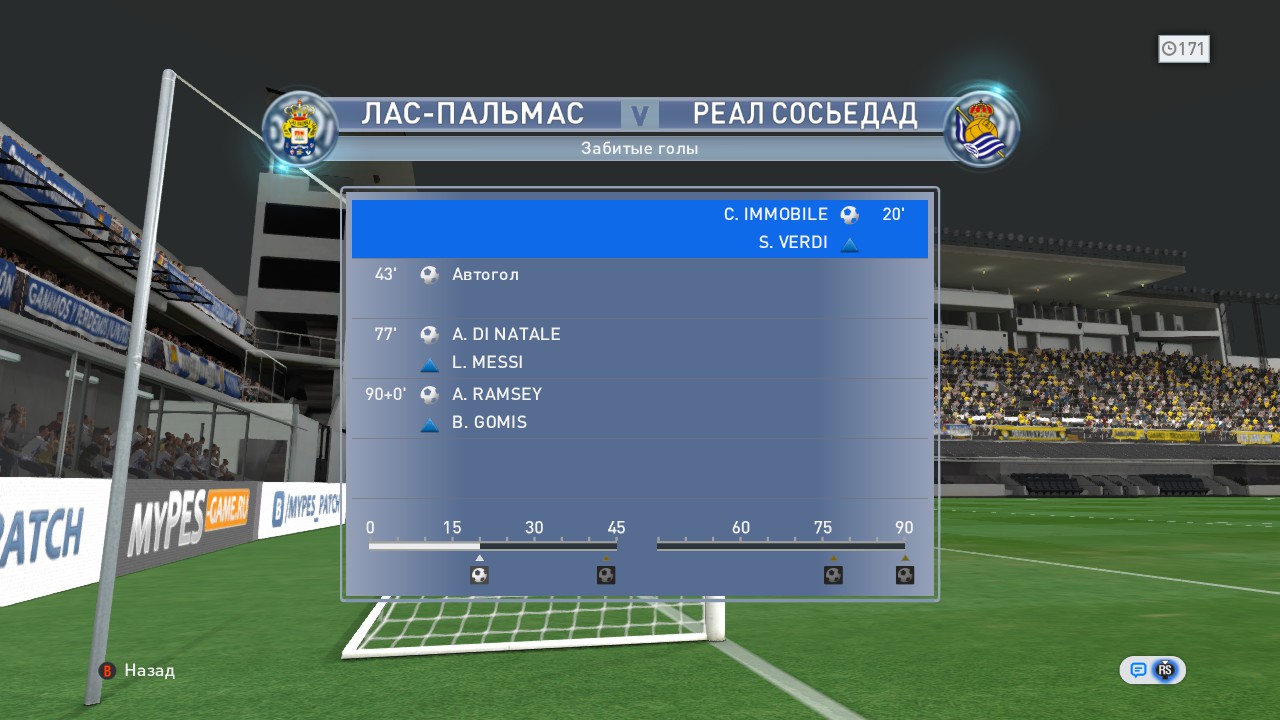Select the C. Immobile 20' goal entry
This screenshot has width=1280, height=720.
point(640,229)
